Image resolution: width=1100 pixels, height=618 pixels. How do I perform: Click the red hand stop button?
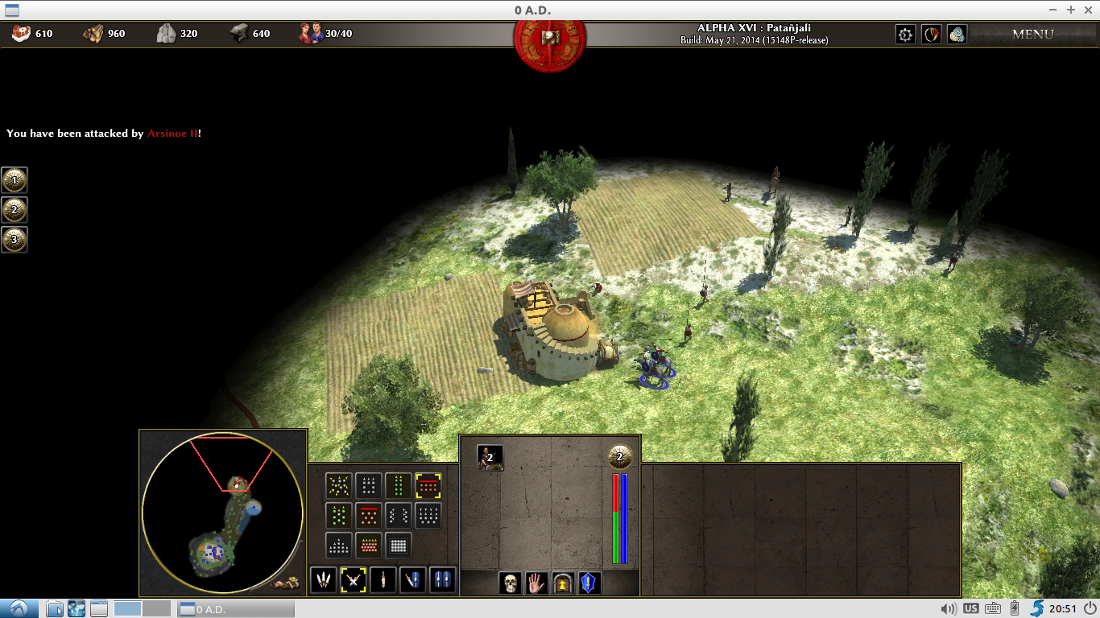(536, 582)
